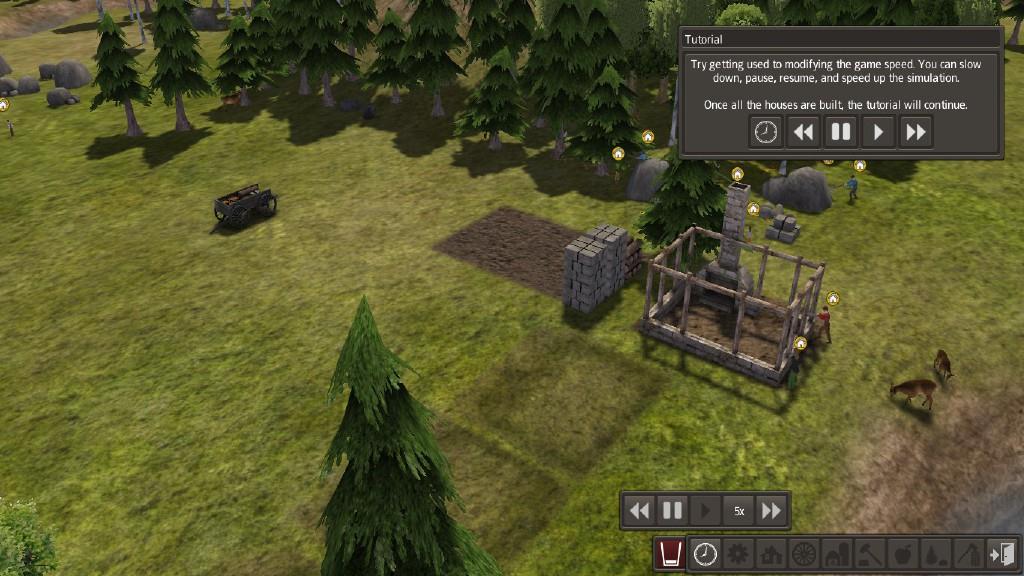Open the gear tools menu
Viewport: 1024px width, 576px height.
[x=738, y=553]
